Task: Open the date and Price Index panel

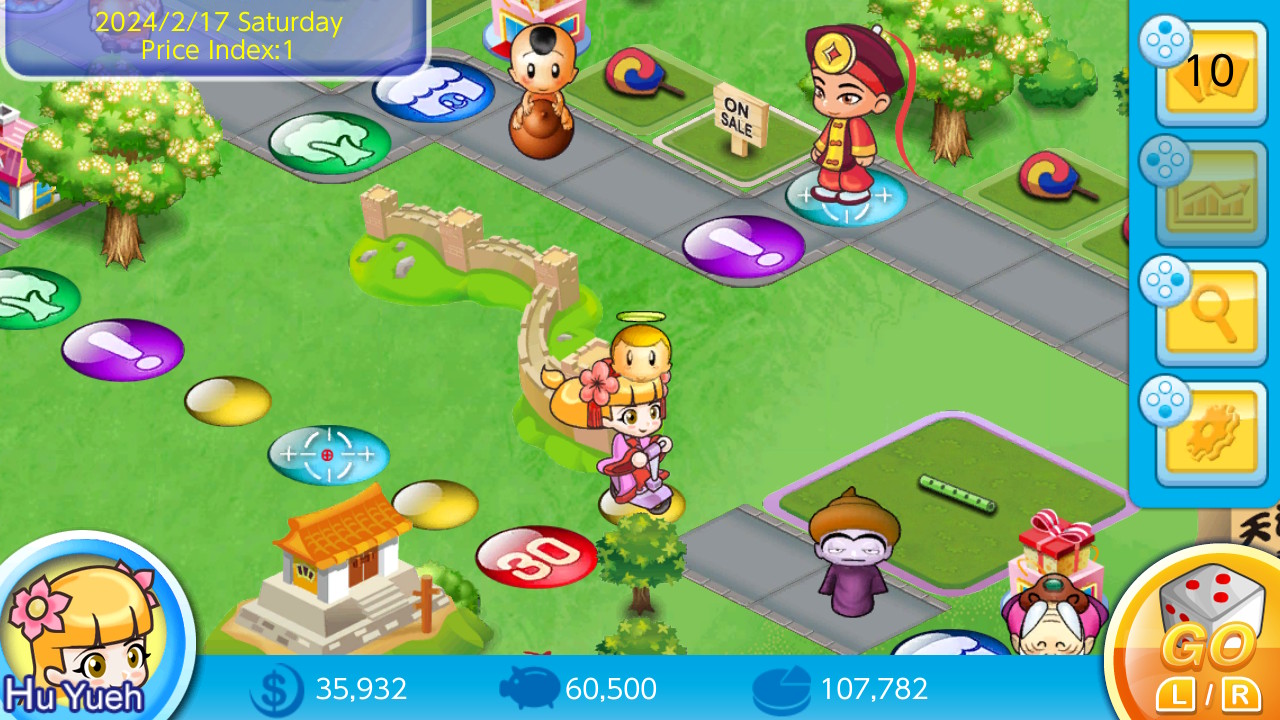Action: pos(215,33)
